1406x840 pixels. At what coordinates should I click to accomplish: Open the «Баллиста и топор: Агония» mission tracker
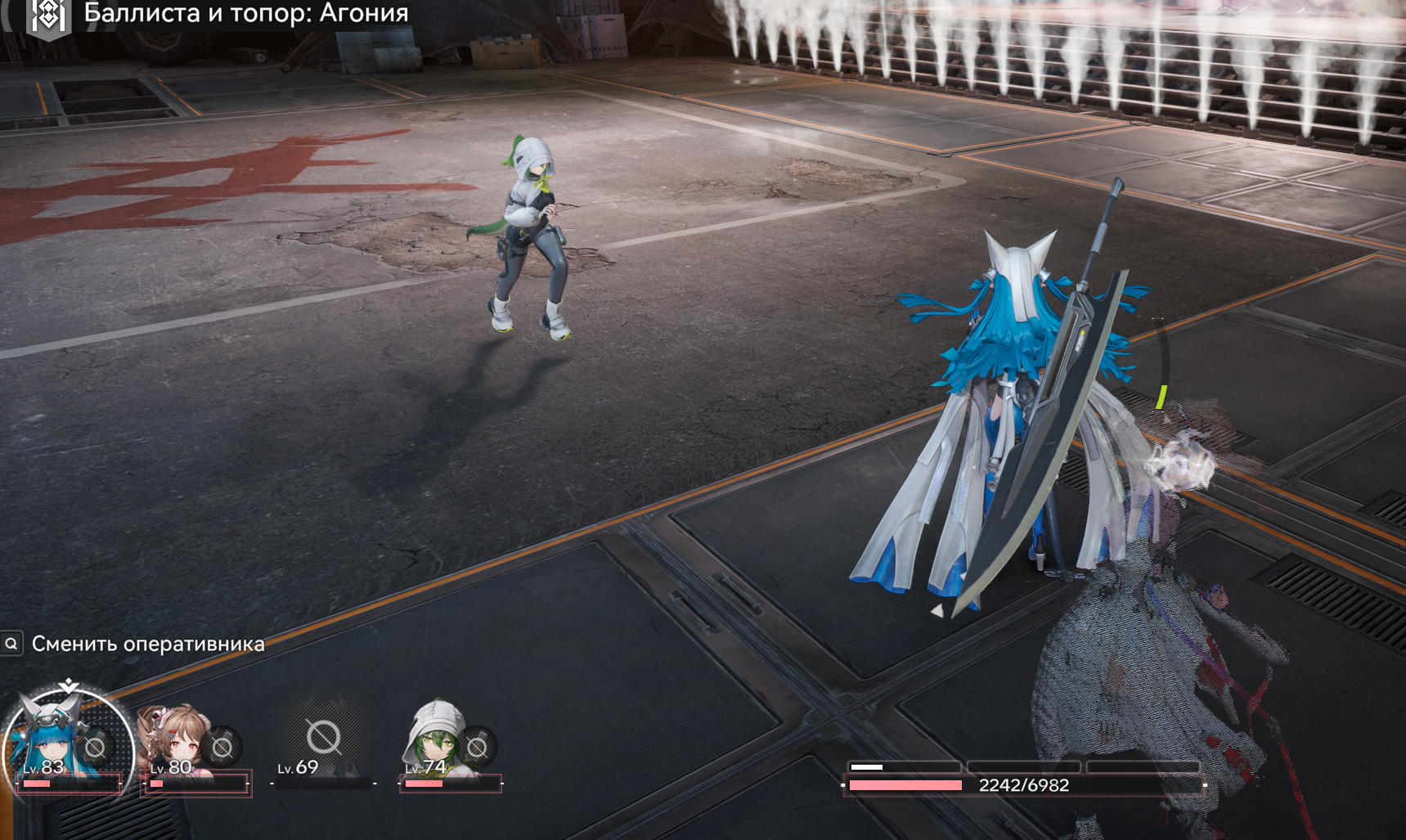pos(245,13)
